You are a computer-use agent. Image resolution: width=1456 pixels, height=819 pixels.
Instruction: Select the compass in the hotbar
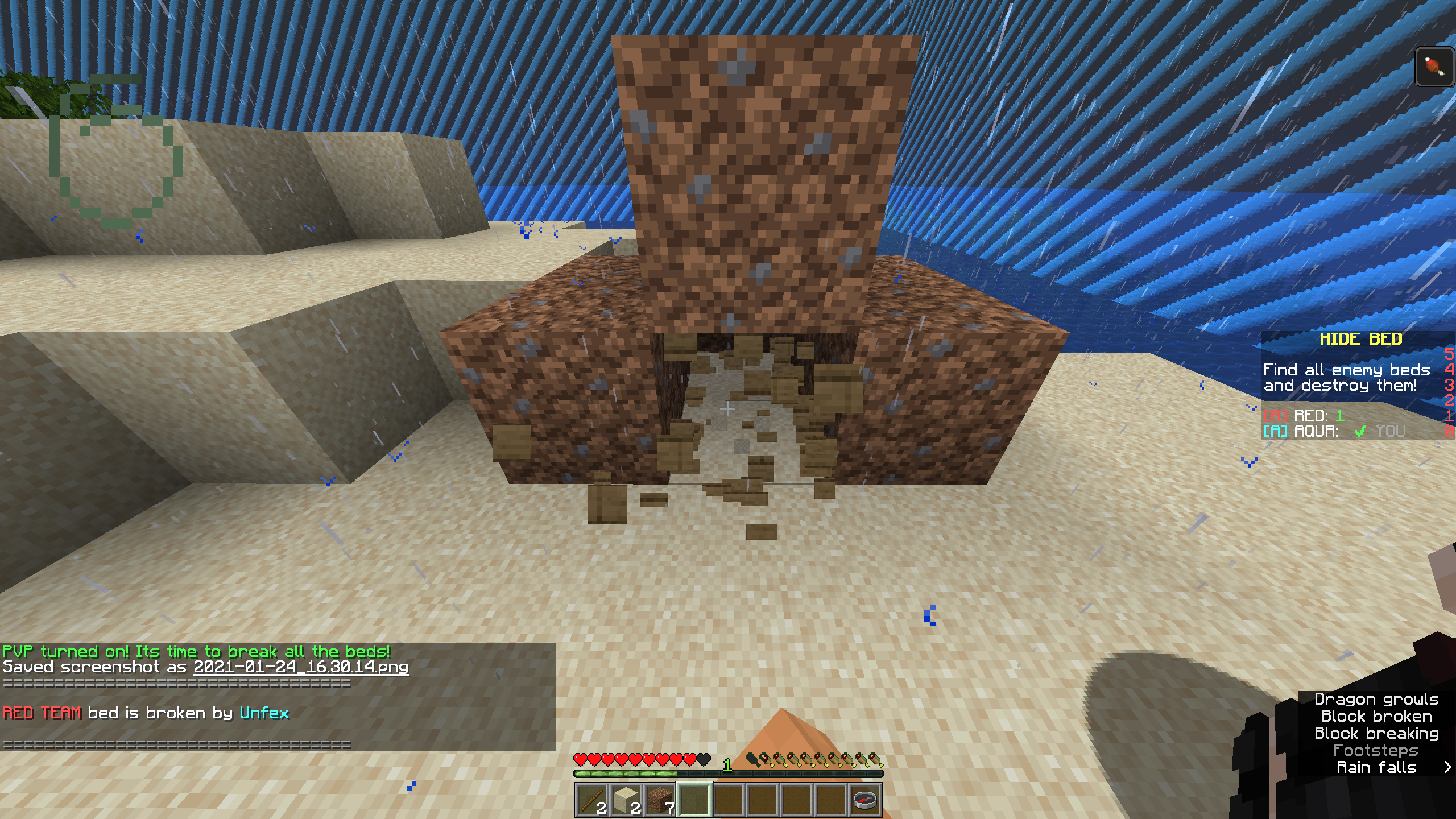[865, 799]
